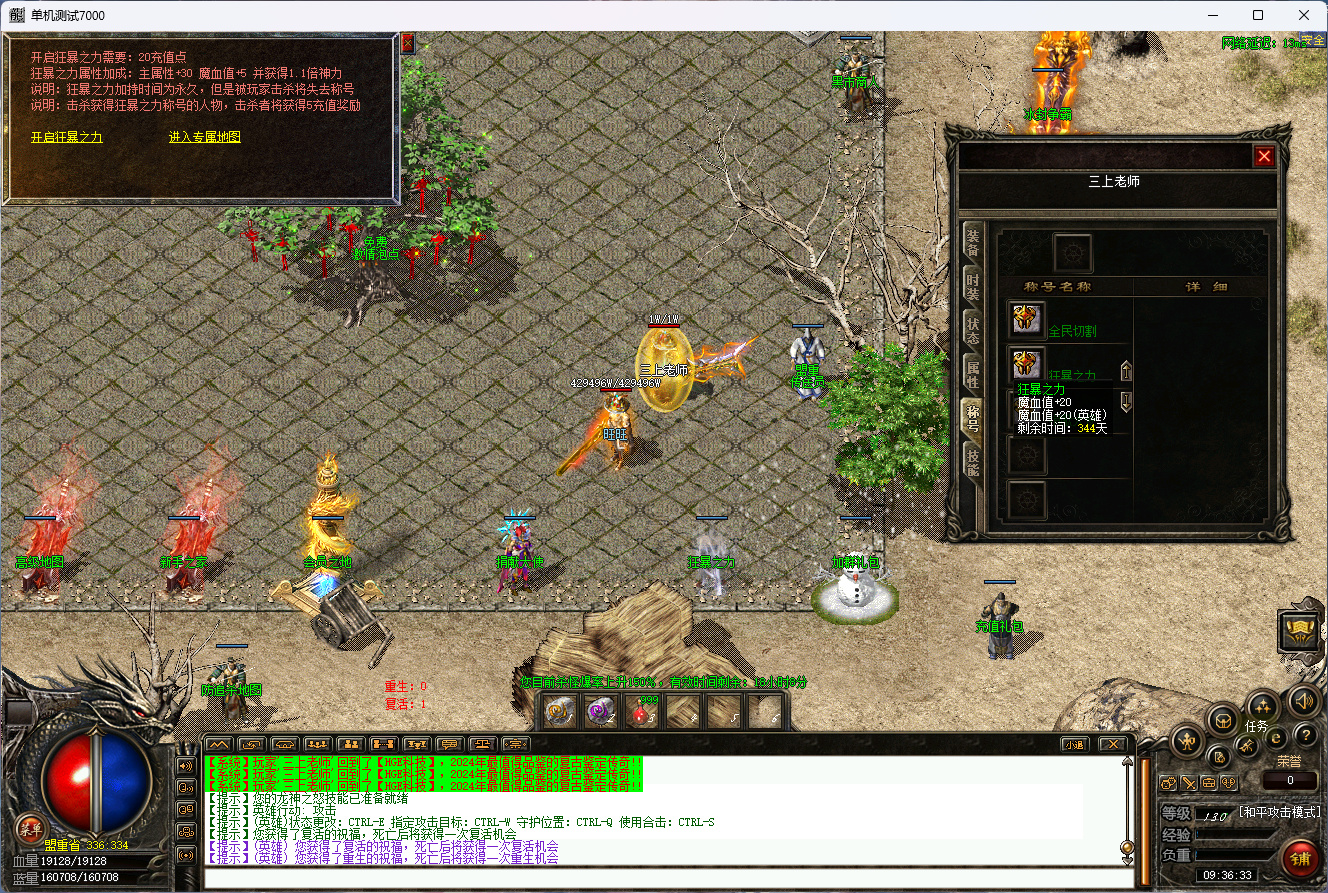Show the 状态 tab

(x=972, y=331)
